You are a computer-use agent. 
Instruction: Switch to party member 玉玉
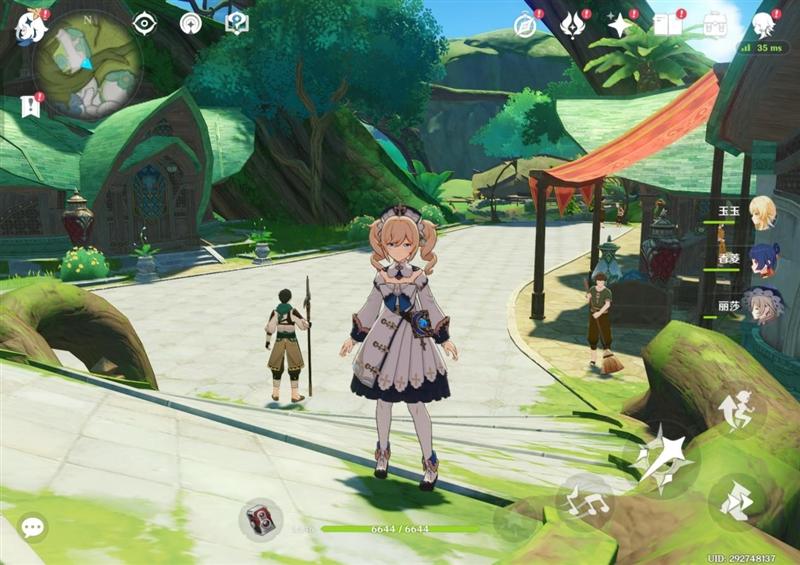click(x=763, y=212)
